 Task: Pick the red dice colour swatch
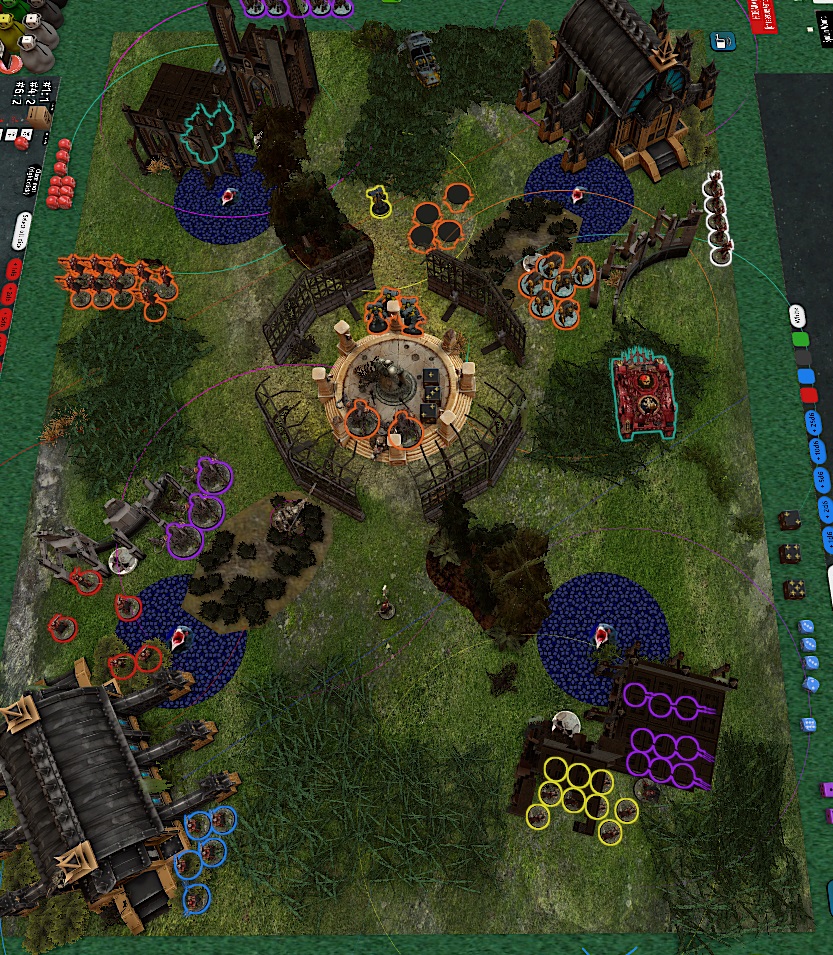click(809, 396)
